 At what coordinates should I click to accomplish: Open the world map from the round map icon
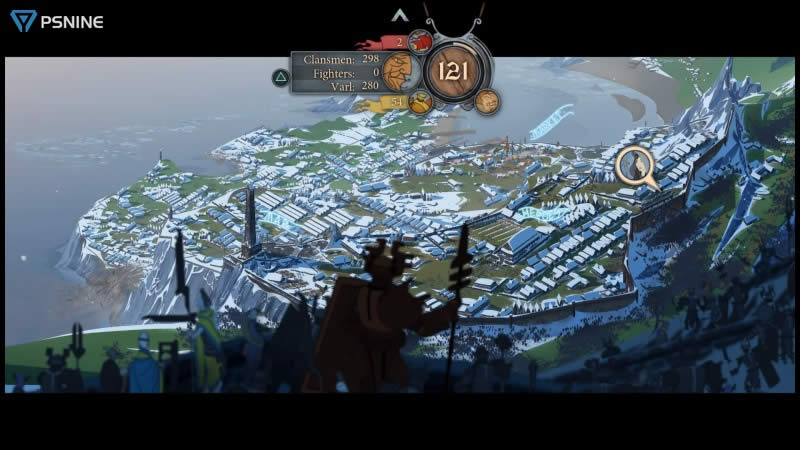[487, 101]
